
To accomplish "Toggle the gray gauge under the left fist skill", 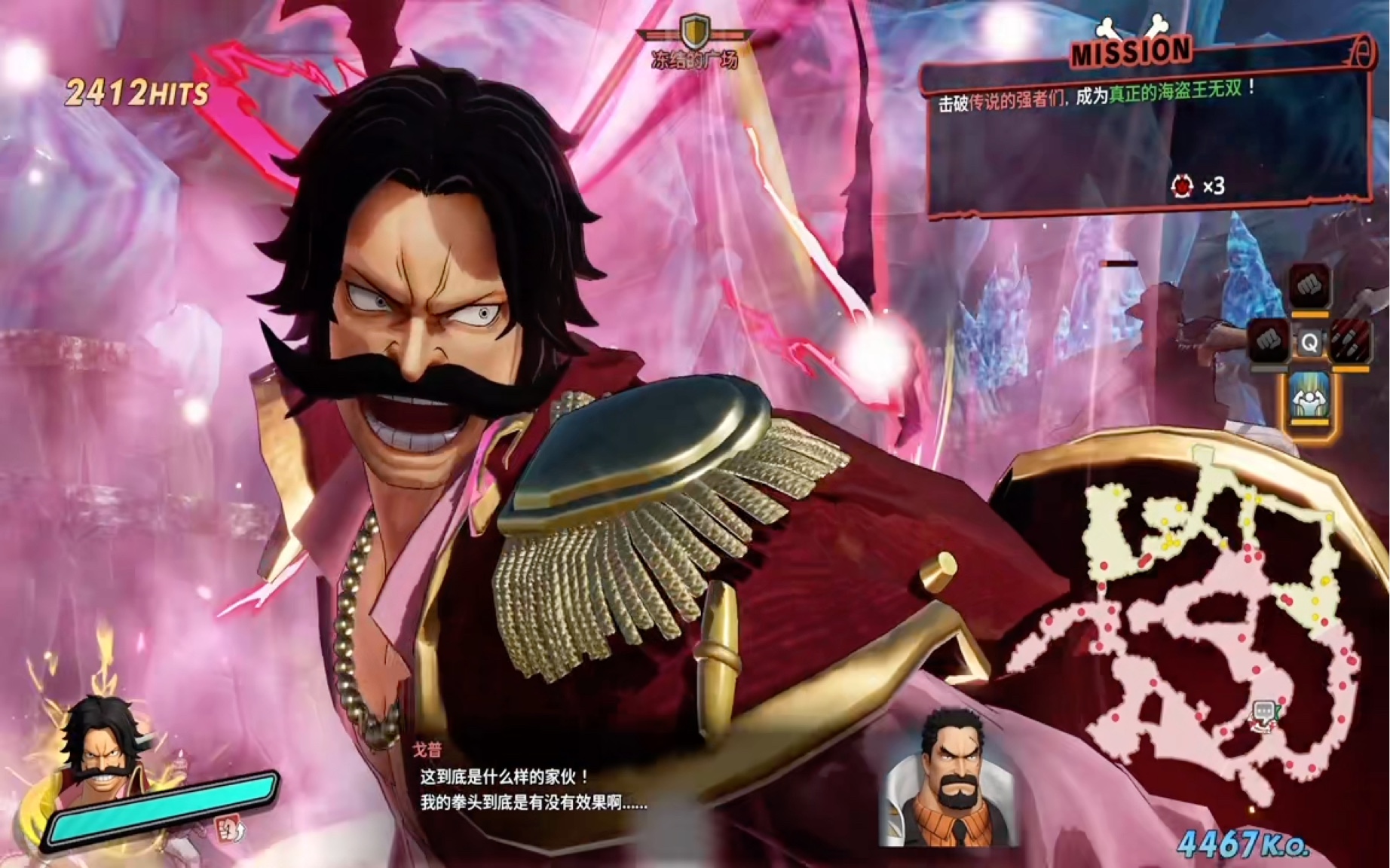I will (1269, 368).
